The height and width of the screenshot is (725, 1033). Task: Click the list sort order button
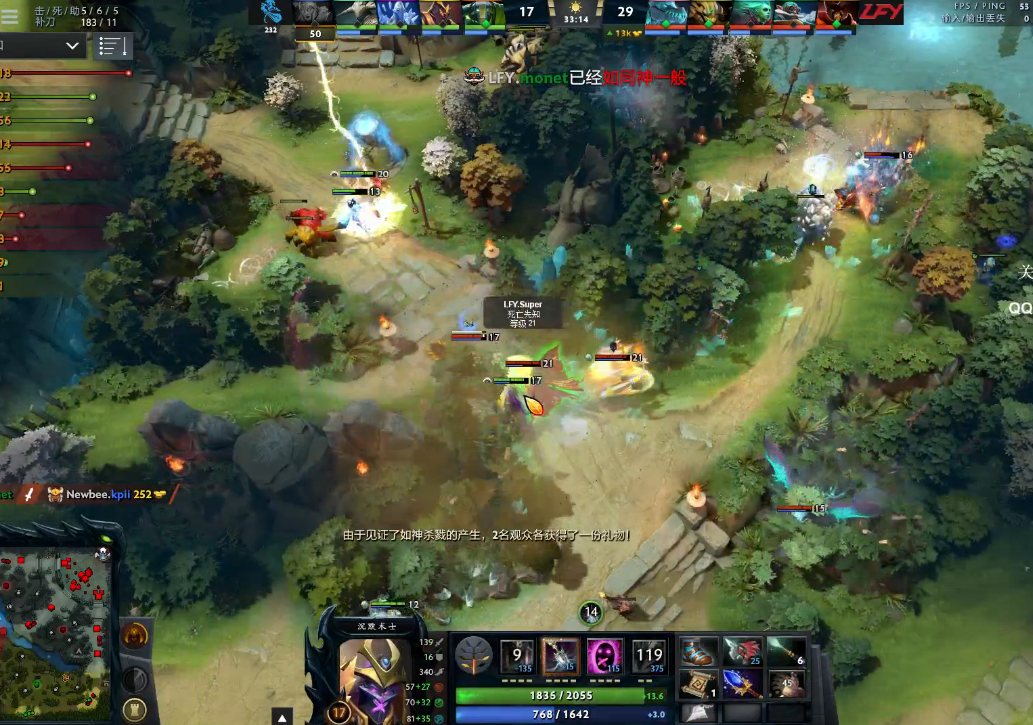(113, 46)
